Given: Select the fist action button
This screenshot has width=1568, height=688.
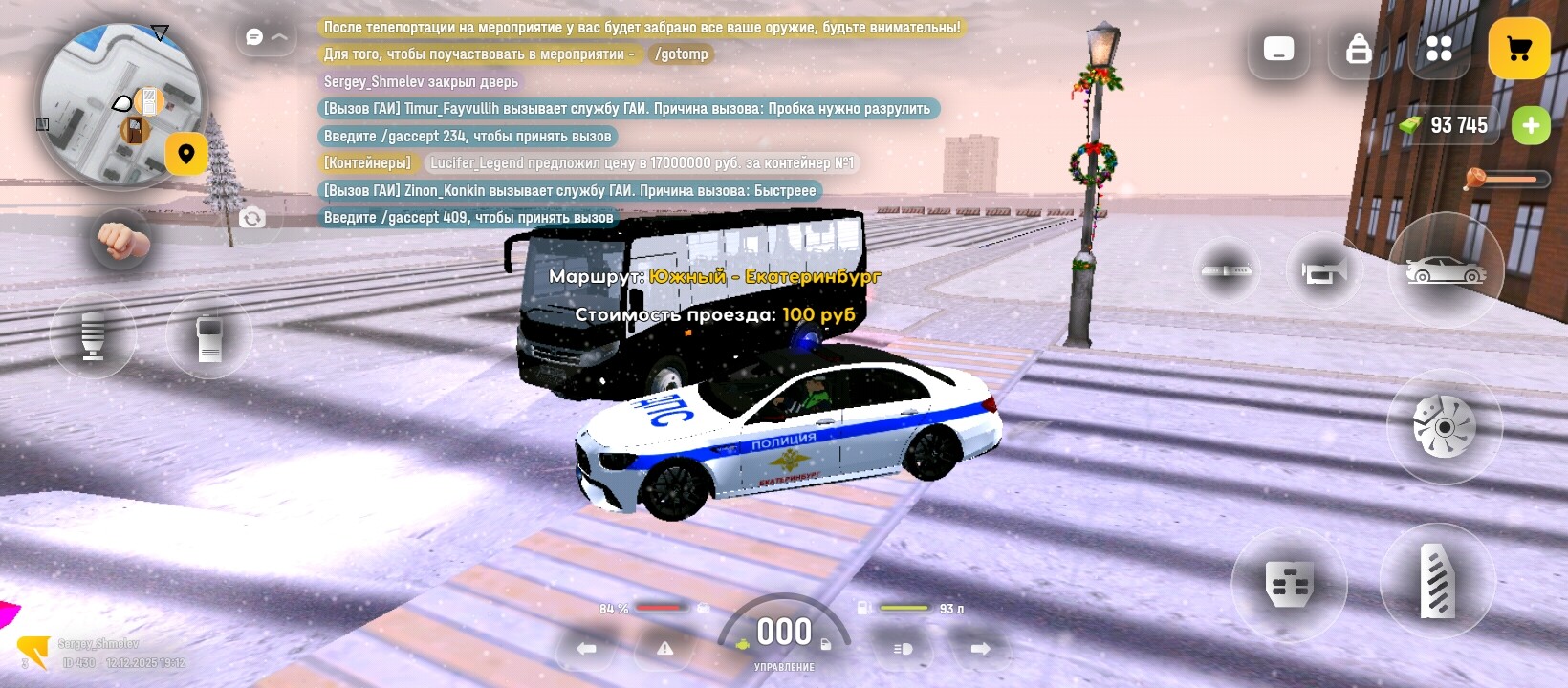Looking at the screenshot, I should [121, 241].
